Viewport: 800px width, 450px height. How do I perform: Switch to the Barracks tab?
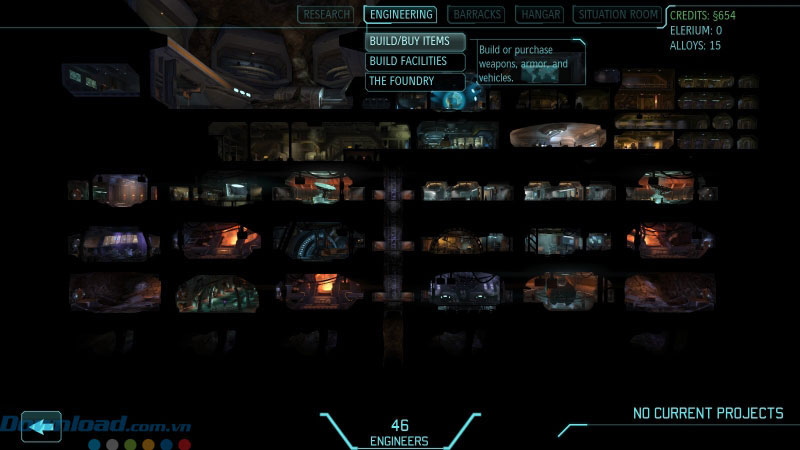point(476,14)
